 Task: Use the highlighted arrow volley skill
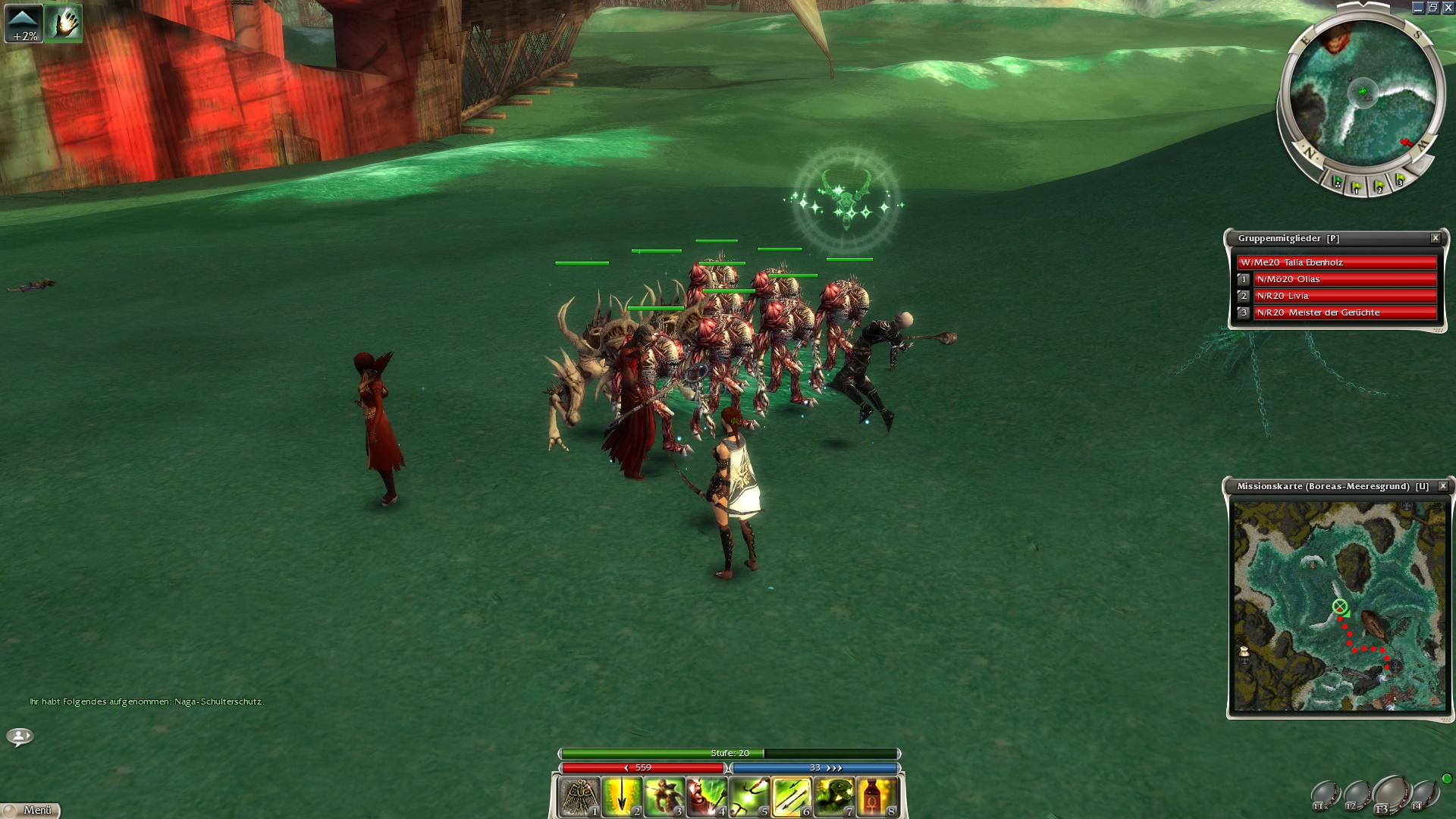[x=792, y=797]
